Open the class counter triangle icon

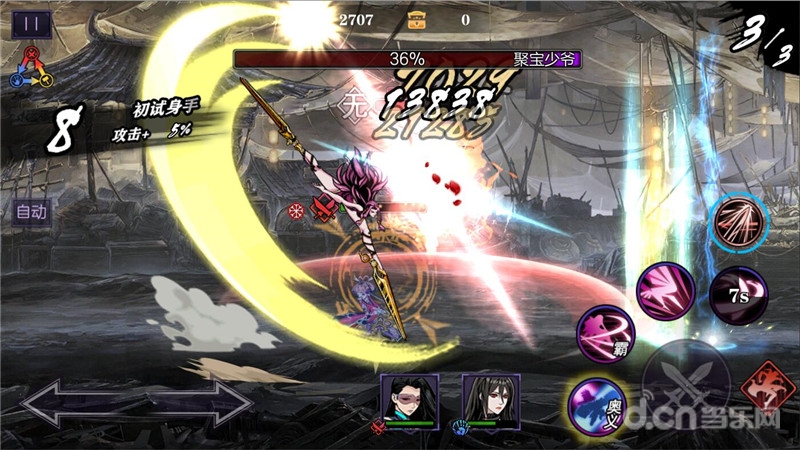pos(31,67)
